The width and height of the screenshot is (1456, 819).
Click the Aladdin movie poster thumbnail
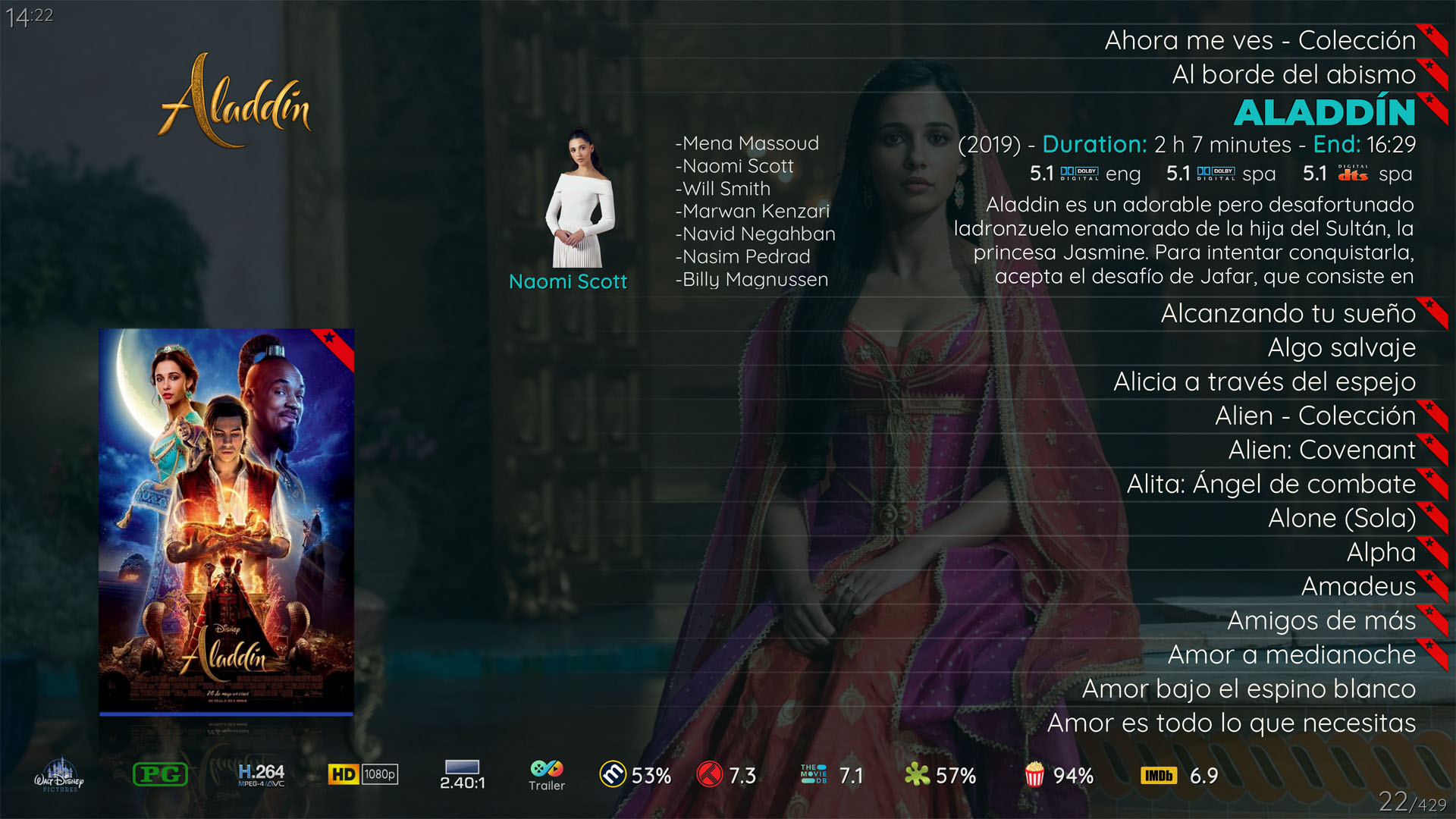[x=226, y=522]
